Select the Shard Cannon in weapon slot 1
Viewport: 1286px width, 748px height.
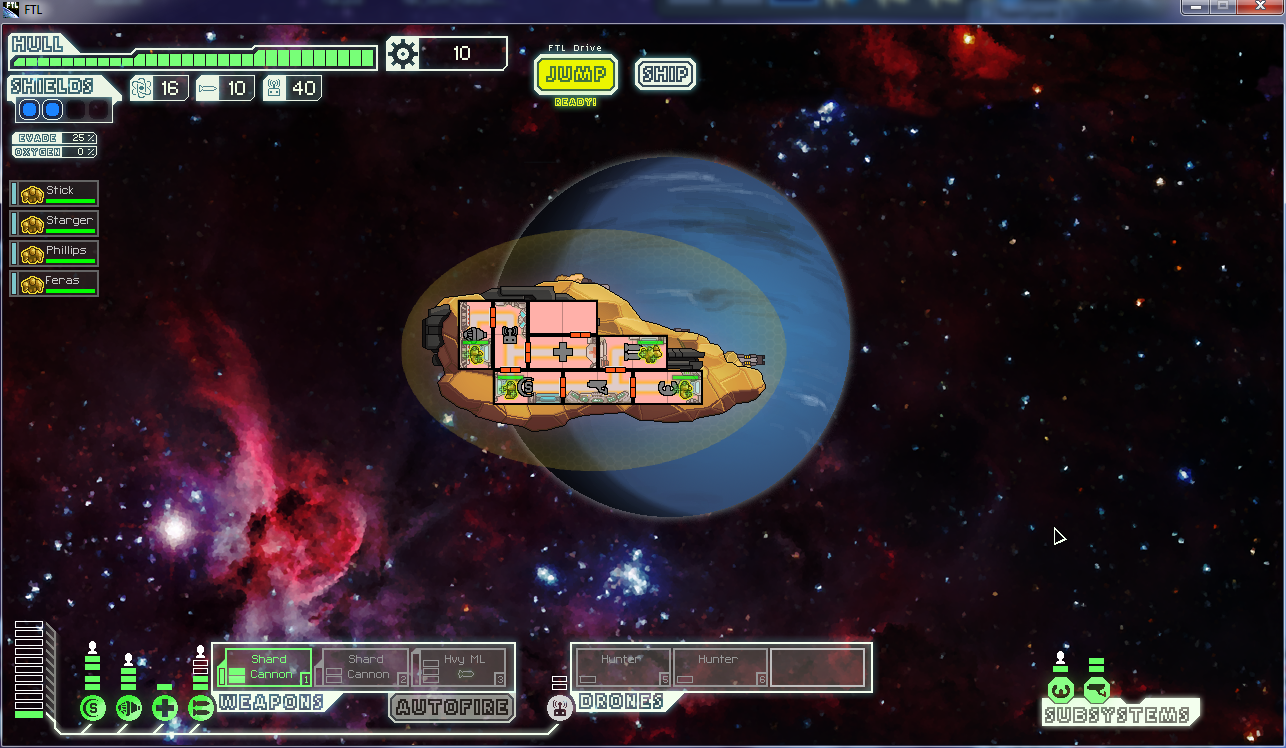[x=267, y=668]
